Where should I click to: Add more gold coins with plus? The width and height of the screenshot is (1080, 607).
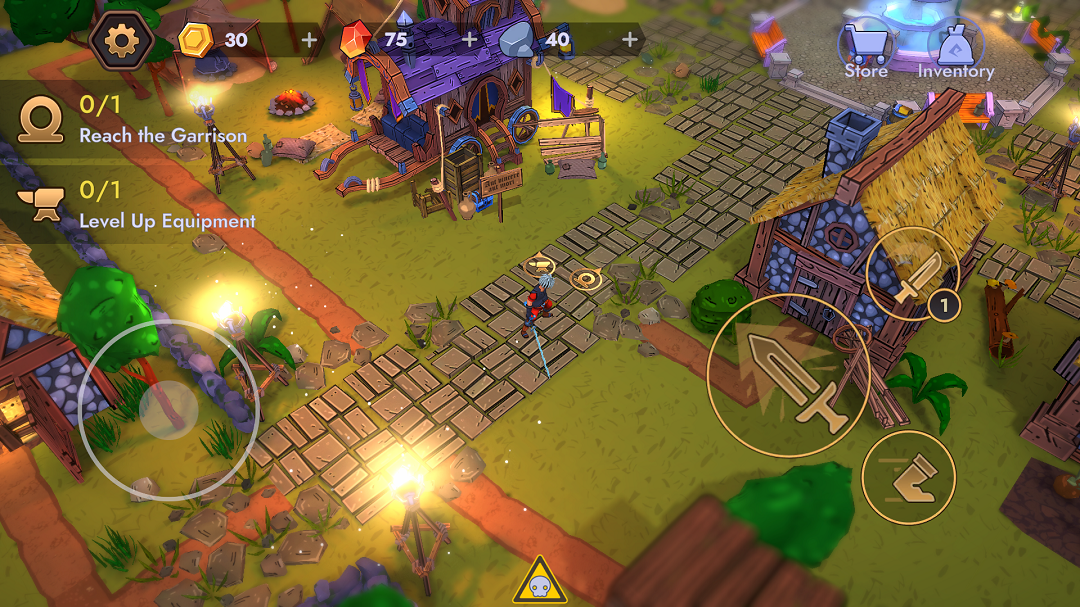309,40
